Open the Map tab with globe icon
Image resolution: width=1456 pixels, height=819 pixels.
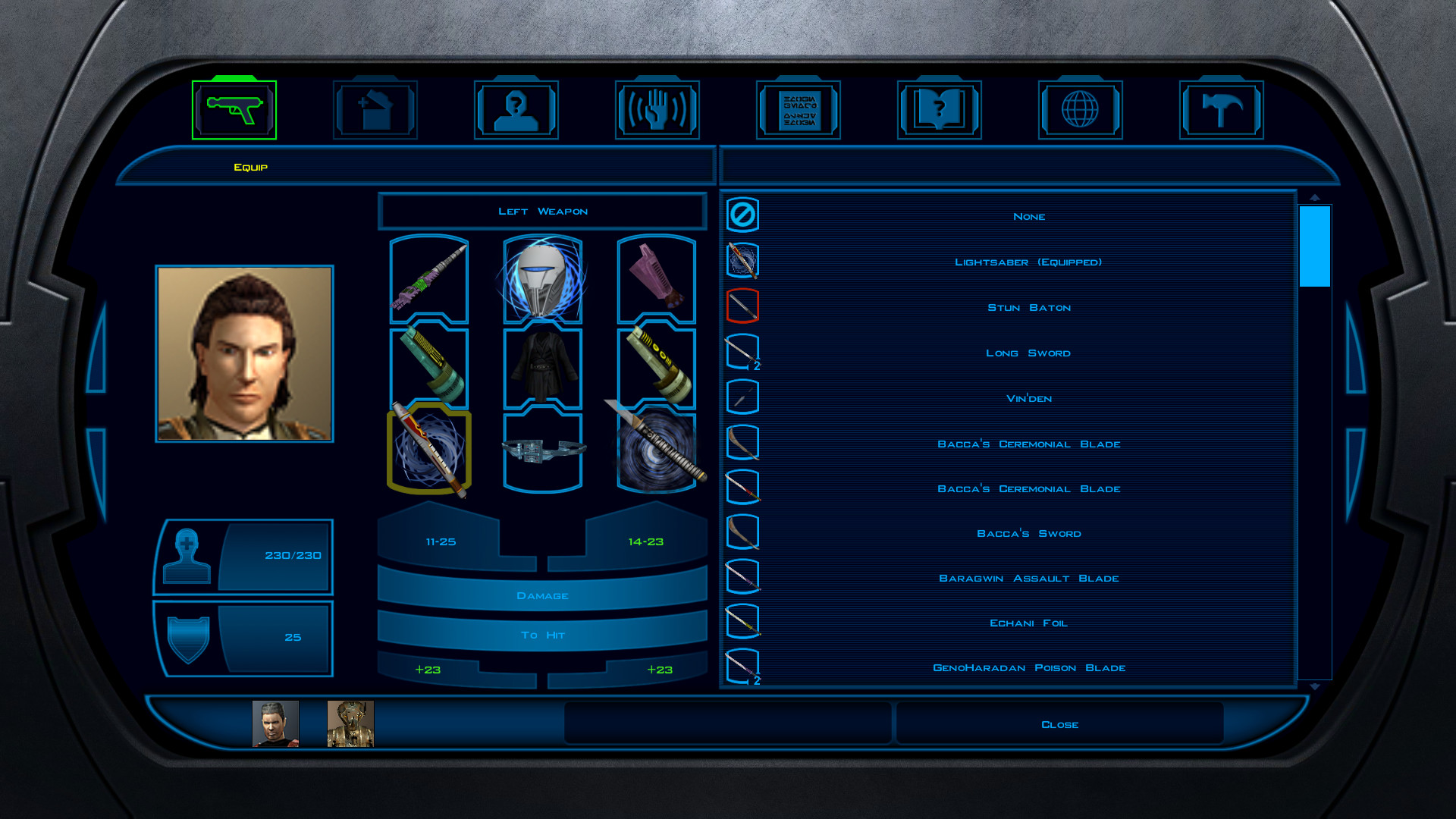click(x=1080, y=110)
